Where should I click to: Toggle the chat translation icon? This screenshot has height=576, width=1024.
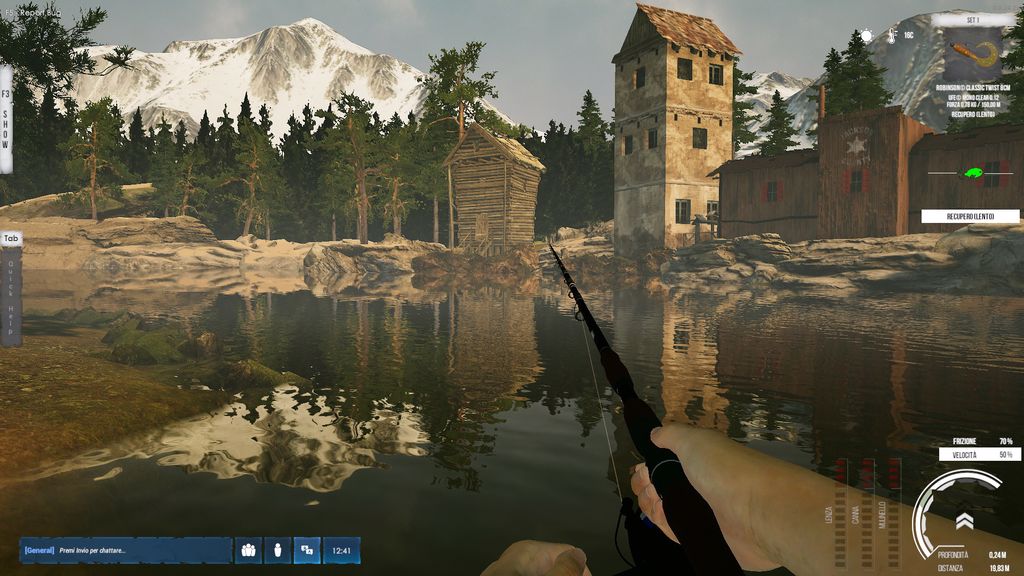[307, 550]
